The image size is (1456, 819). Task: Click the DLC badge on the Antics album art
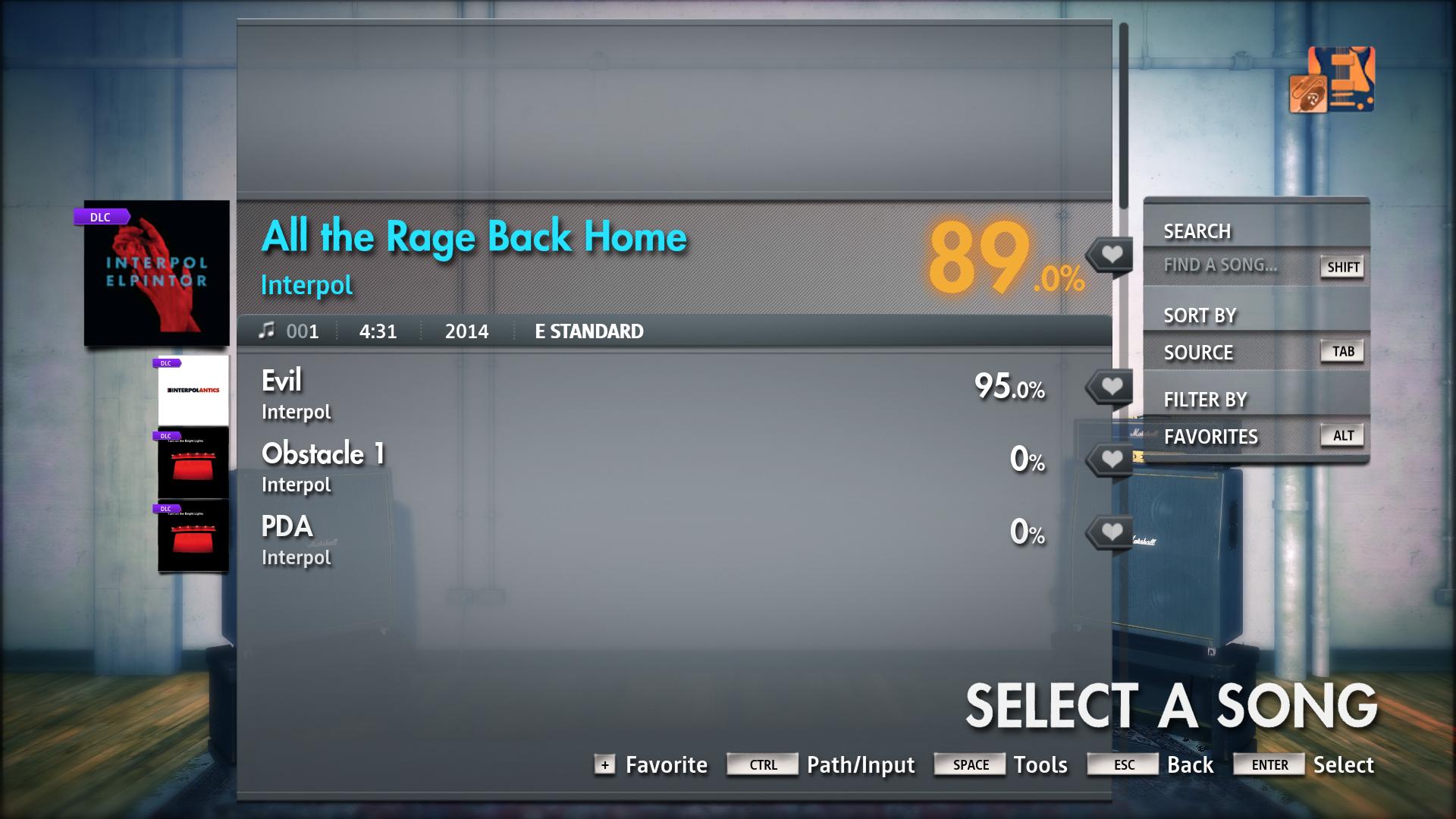[165, 362]
